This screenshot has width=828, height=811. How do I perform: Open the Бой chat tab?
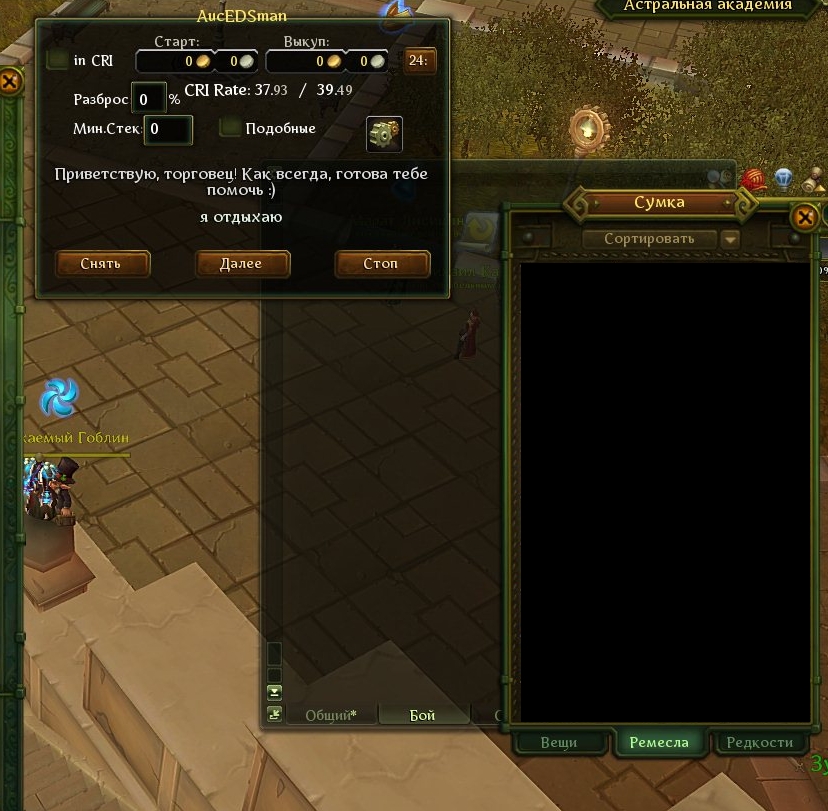pyautogui.click(x=423, y=715)
